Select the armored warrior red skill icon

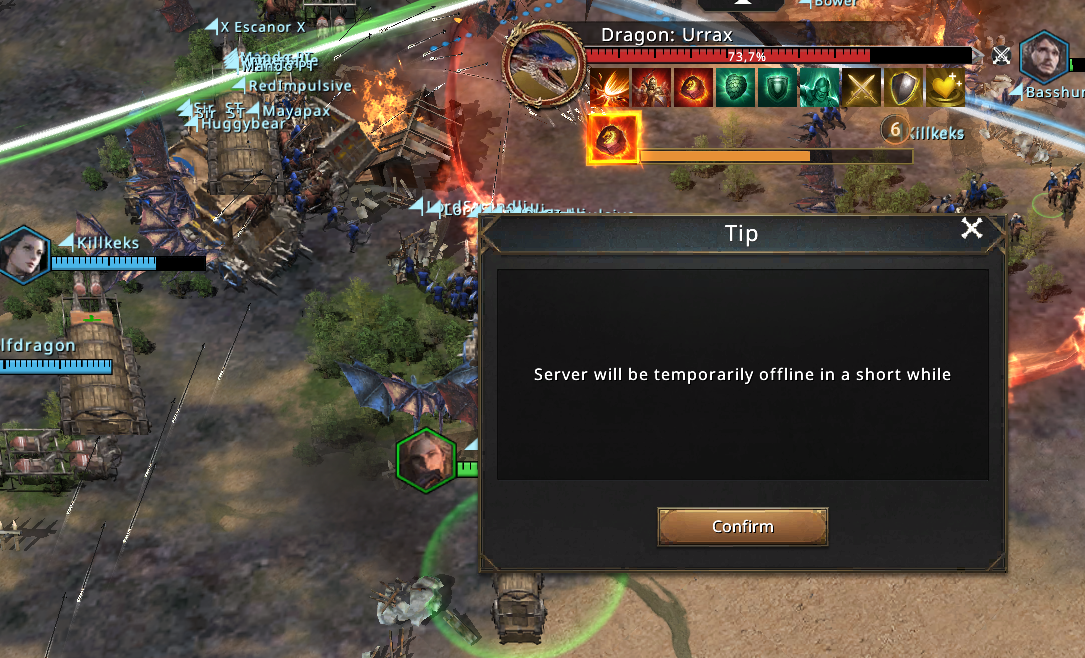(650, 87)
